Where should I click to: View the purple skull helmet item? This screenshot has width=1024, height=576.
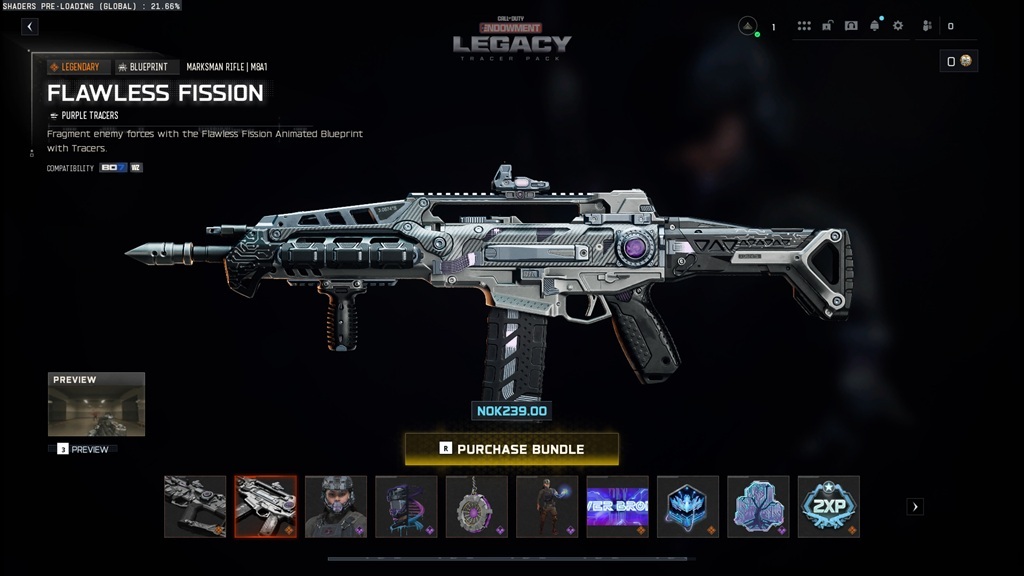pyautogui.click(x=406, y=506)
